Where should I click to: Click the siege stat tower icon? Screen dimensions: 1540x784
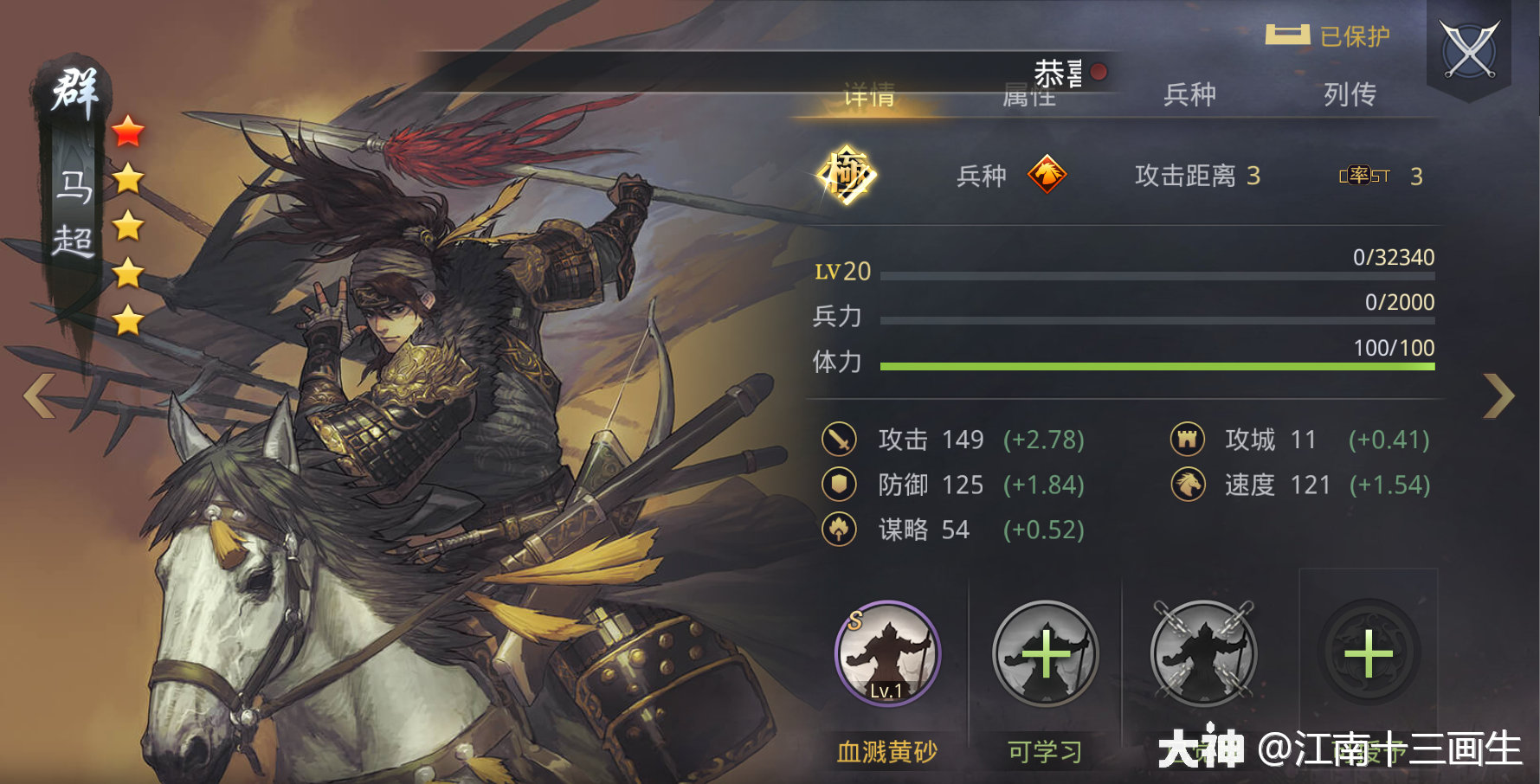click(x=1188, y=440)
